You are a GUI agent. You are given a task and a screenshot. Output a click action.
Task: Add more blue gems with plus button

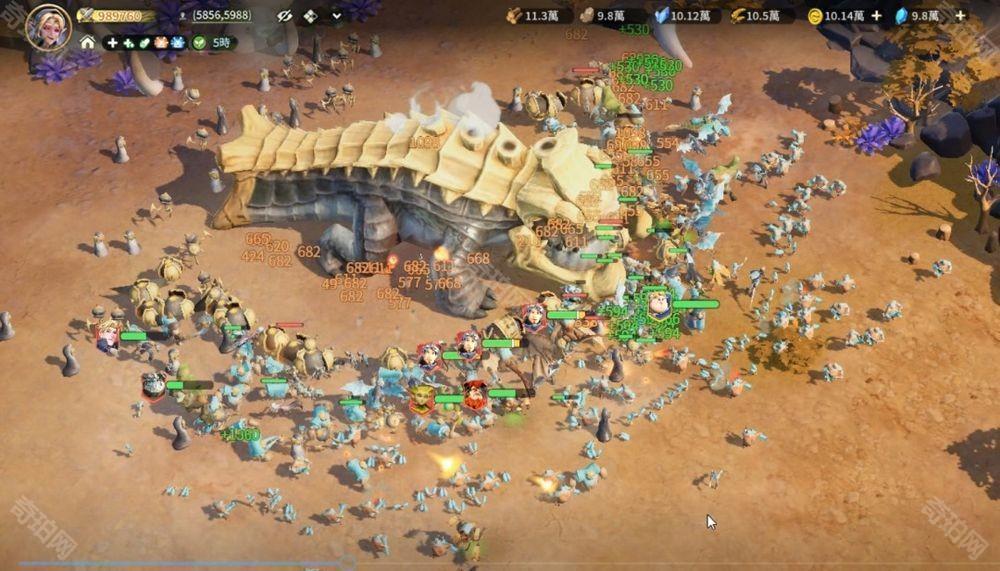(960, 16)
